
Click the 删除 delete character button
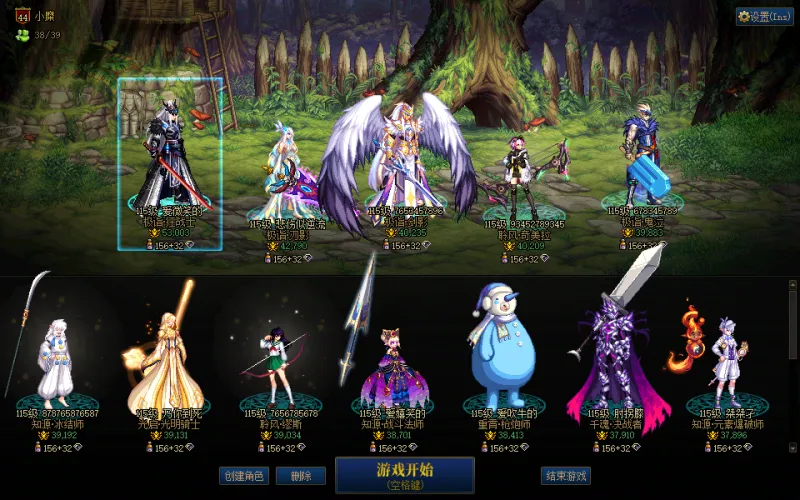(293, 476)
